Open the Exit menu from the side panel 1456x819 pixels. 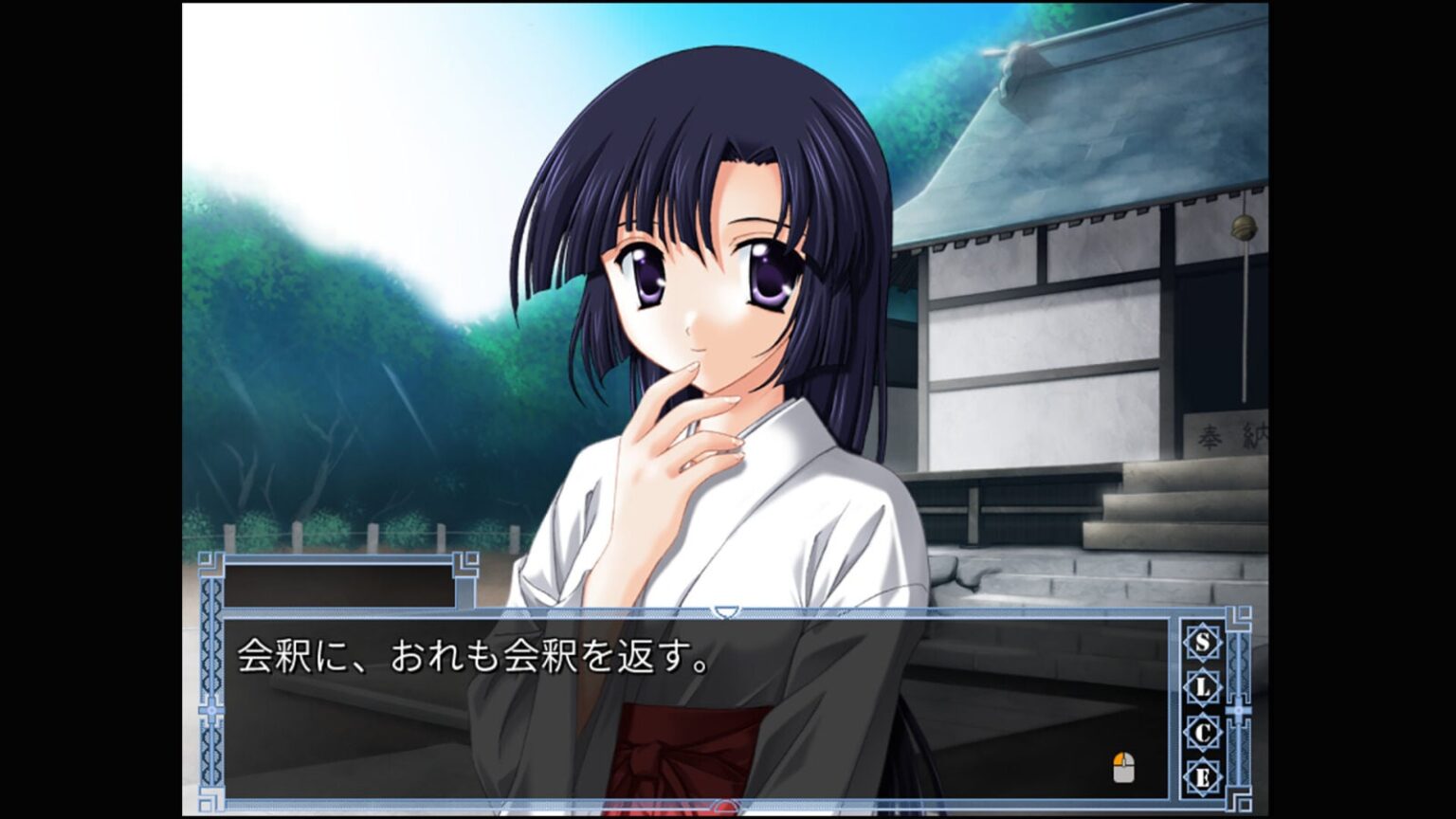point(1203,776)
